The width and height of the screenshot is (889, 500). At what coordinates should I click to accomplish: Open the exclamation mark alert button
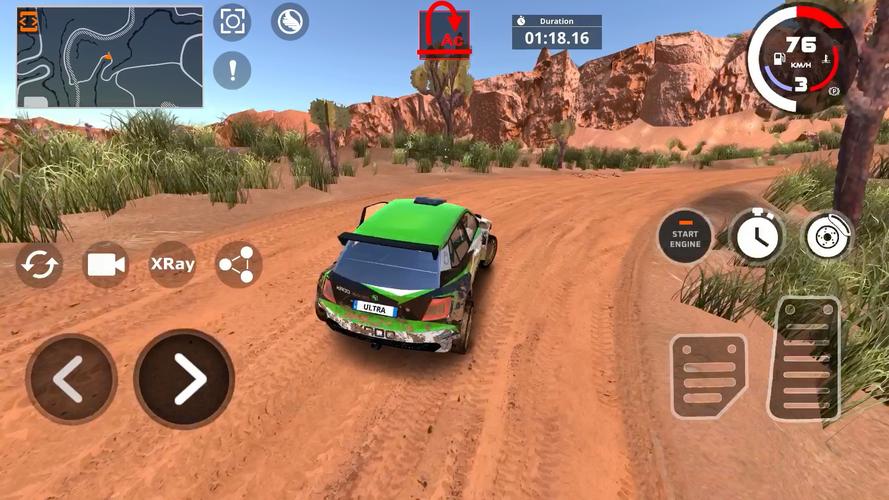click(x=232, y=71)
